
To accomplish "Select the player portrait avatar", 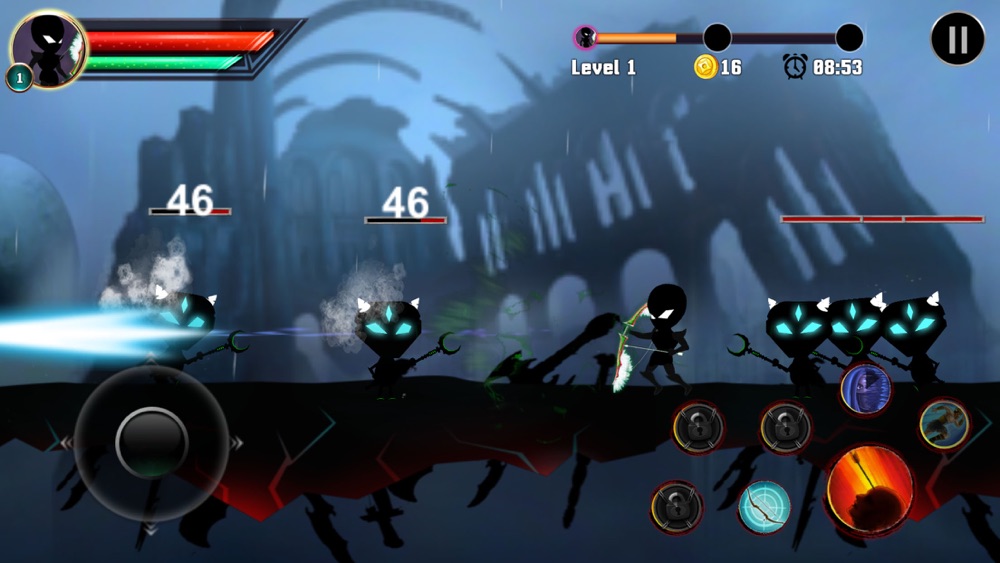I will click(x=47, y=47).
